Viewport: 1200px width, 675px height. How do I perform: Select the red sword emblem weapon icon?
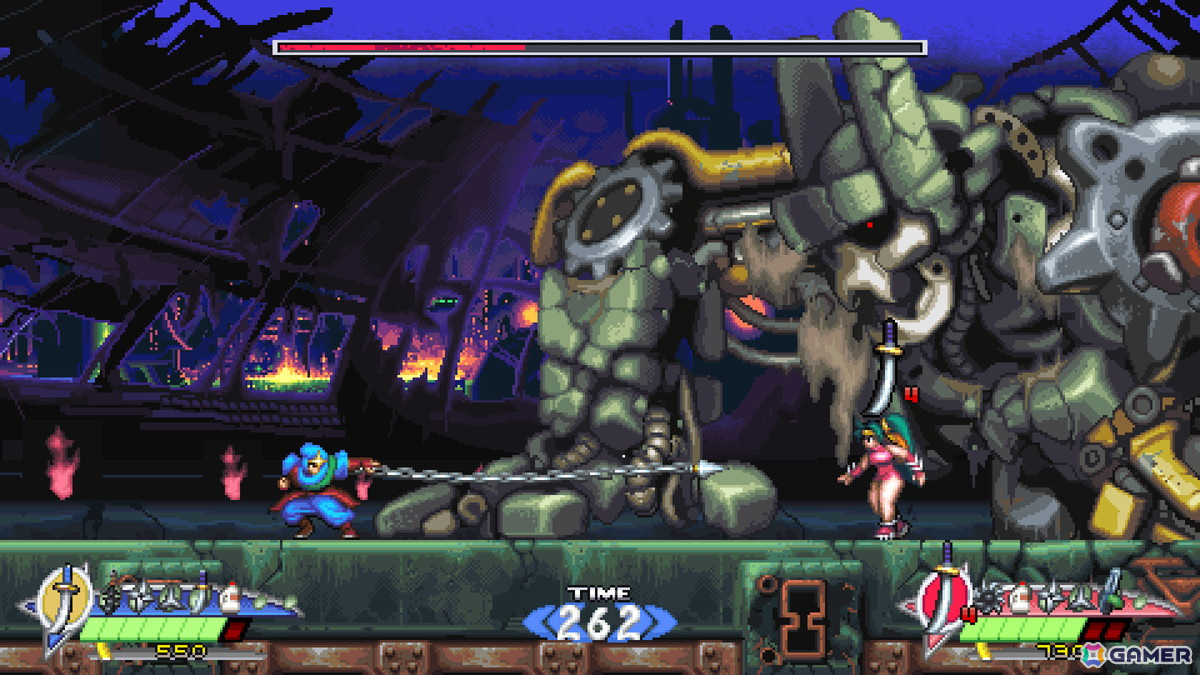tap(942, 602)
